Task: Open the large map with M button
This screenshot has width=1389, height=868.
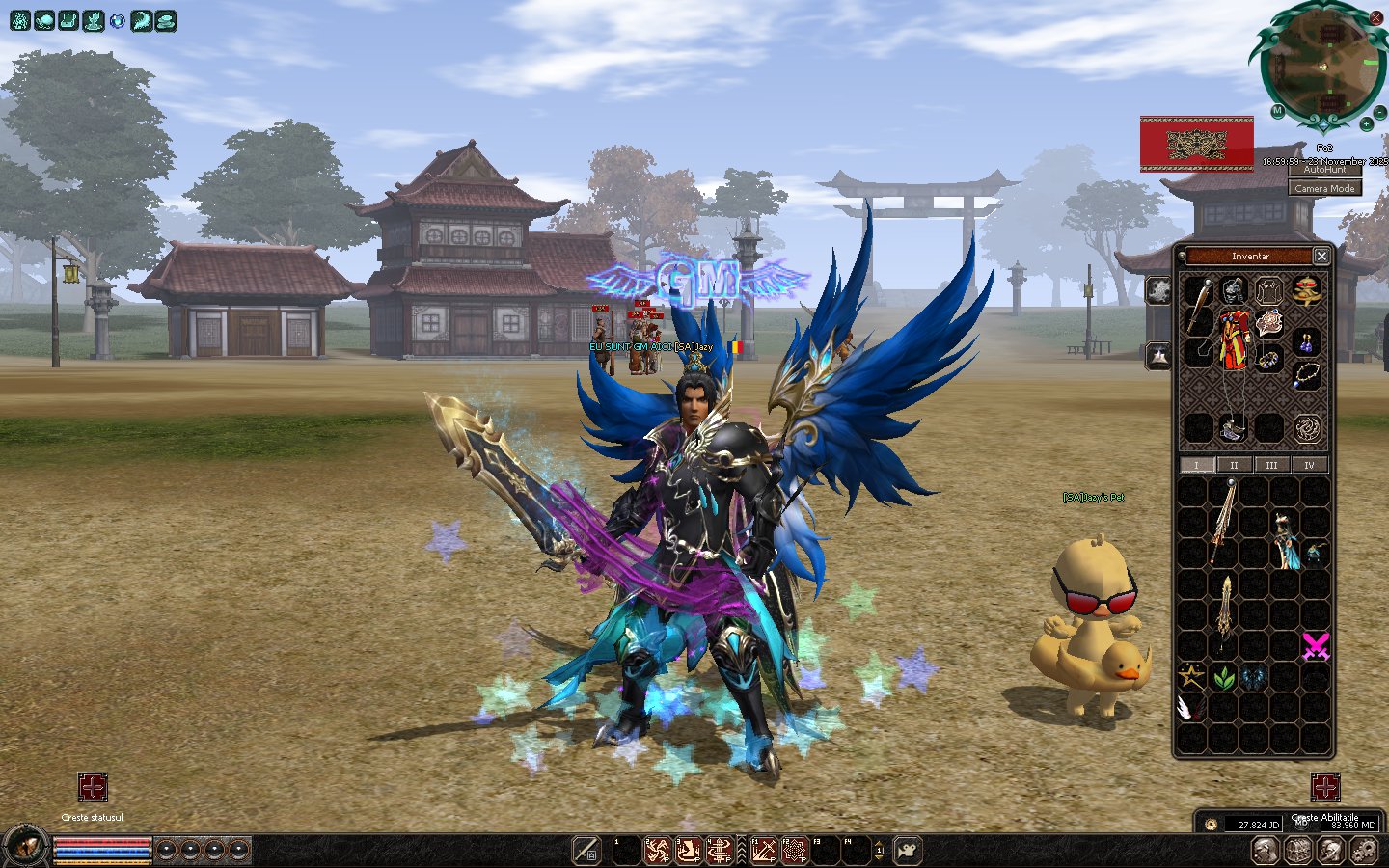Action: [x=1277, y=111]
